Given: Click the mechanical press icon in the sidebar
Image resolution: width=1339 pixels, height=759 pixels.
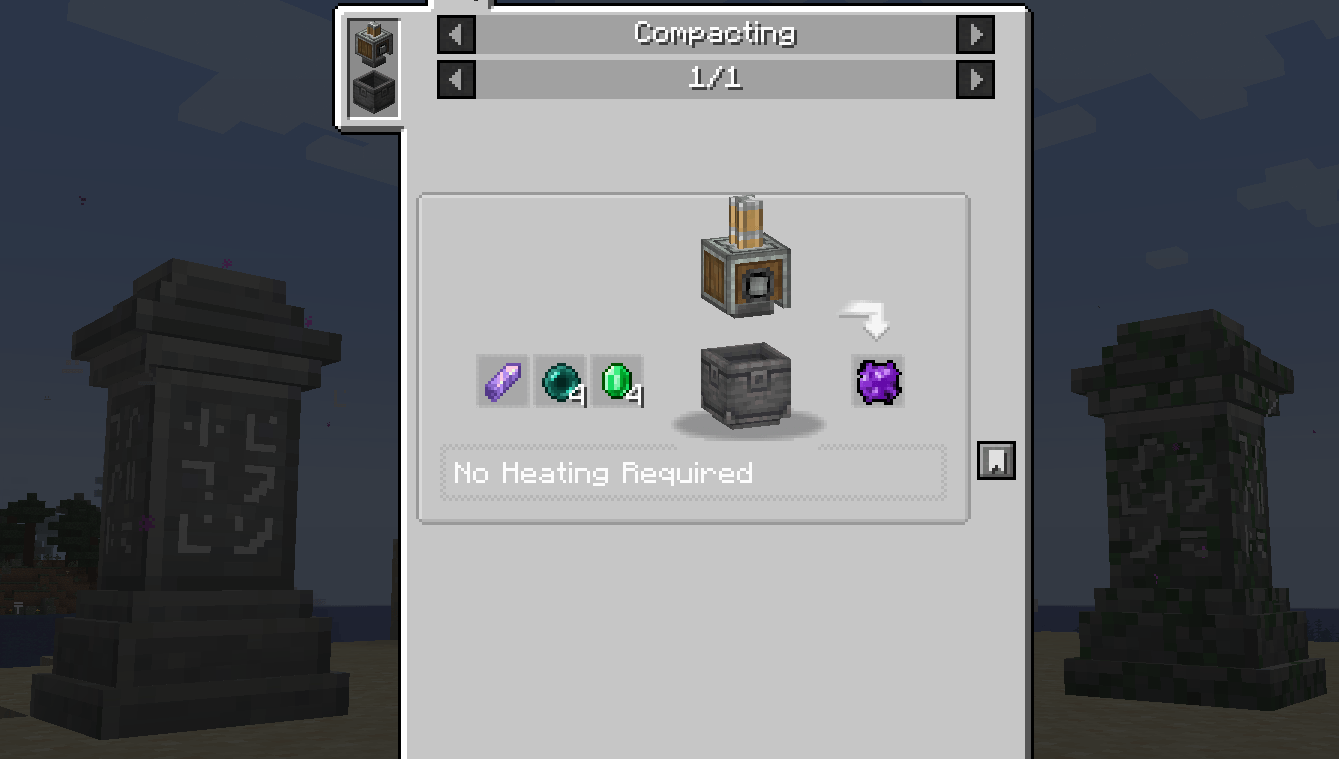Looking at the screenshot, I should (x=372, y=44).
